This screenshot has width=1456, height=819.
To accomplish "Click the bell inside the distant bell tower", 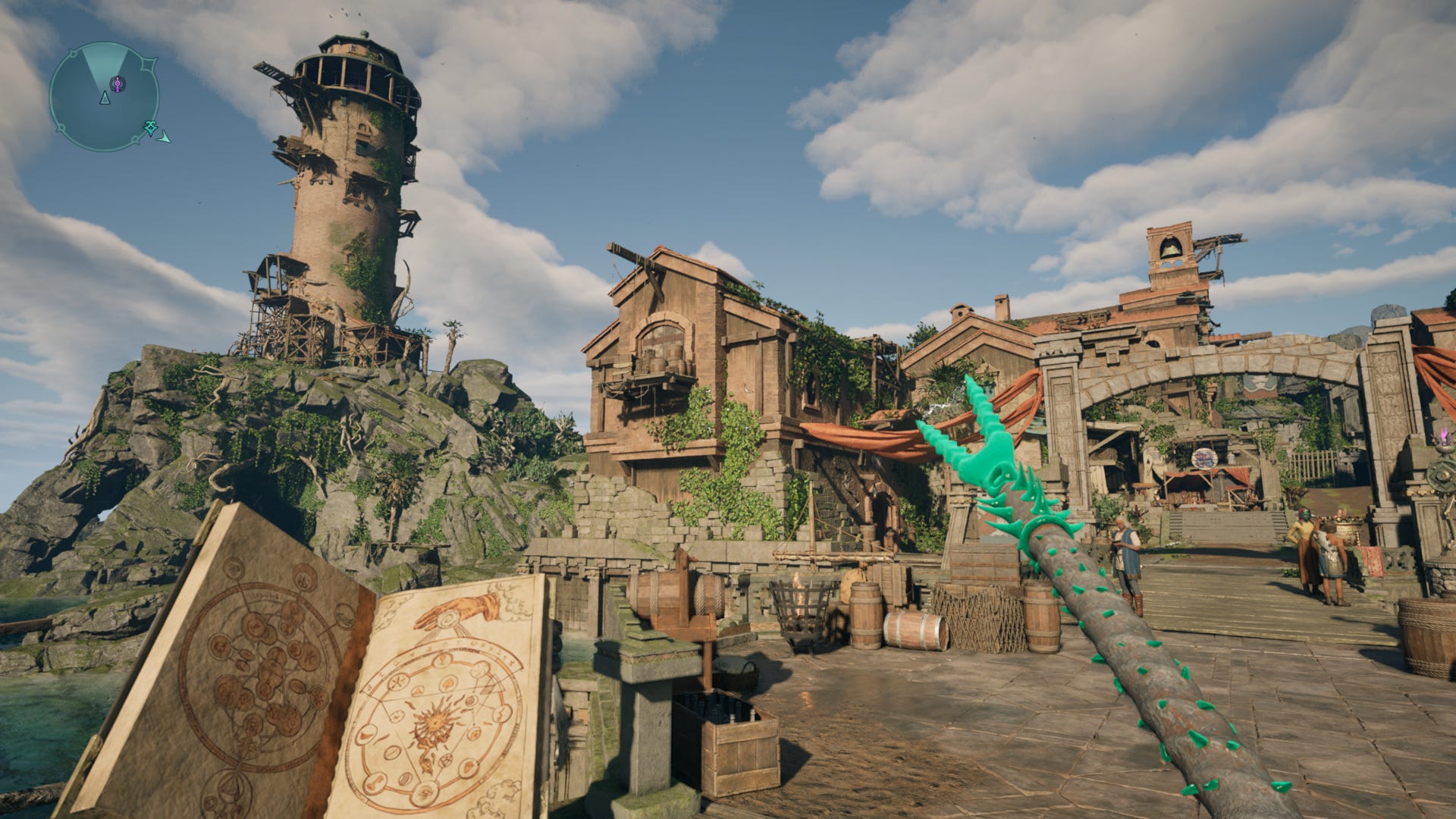I will [x=1169, y=251].
